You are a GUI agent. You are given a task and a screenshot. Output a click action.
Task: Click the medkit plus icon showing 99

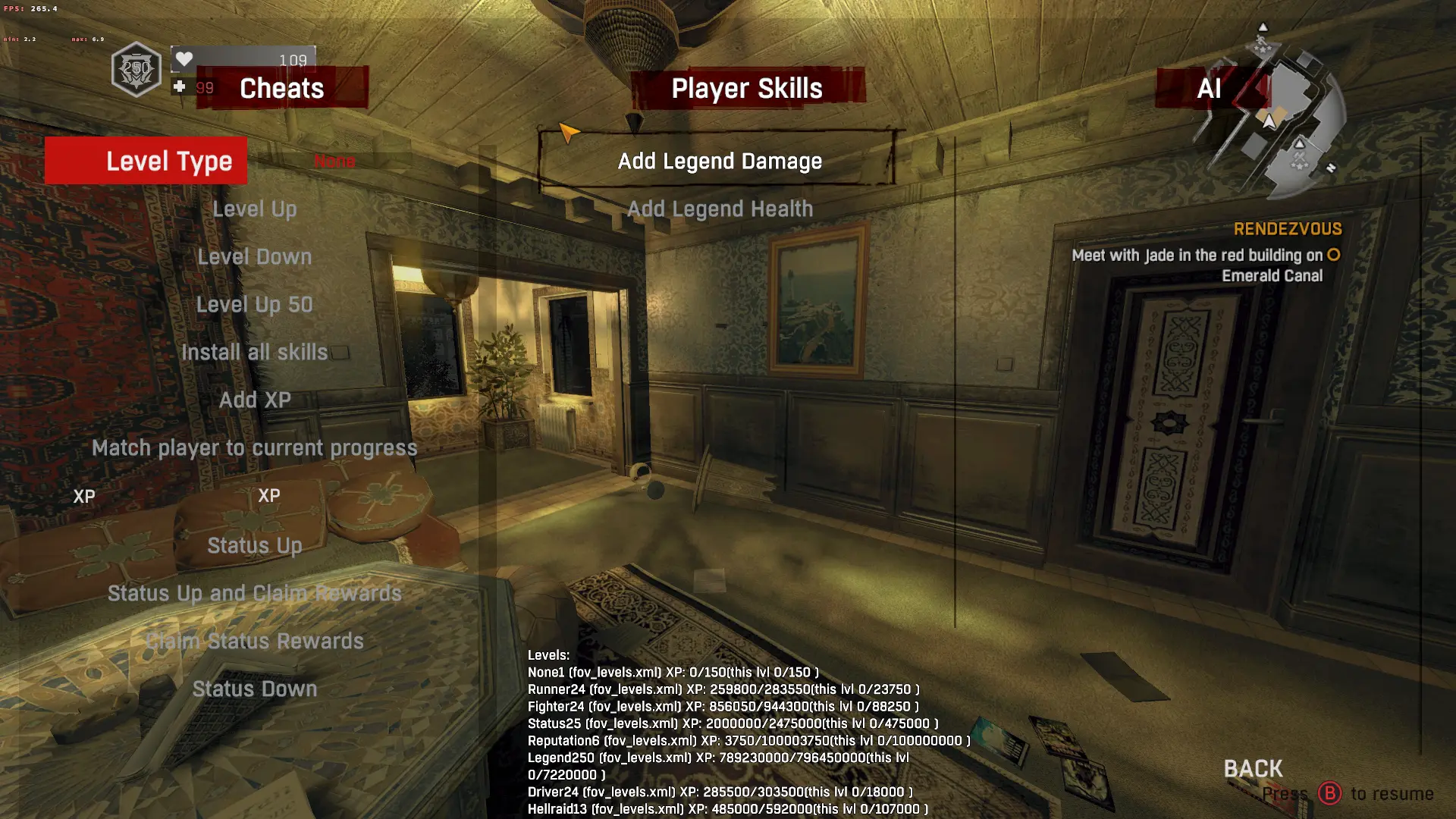pos(180,86)
